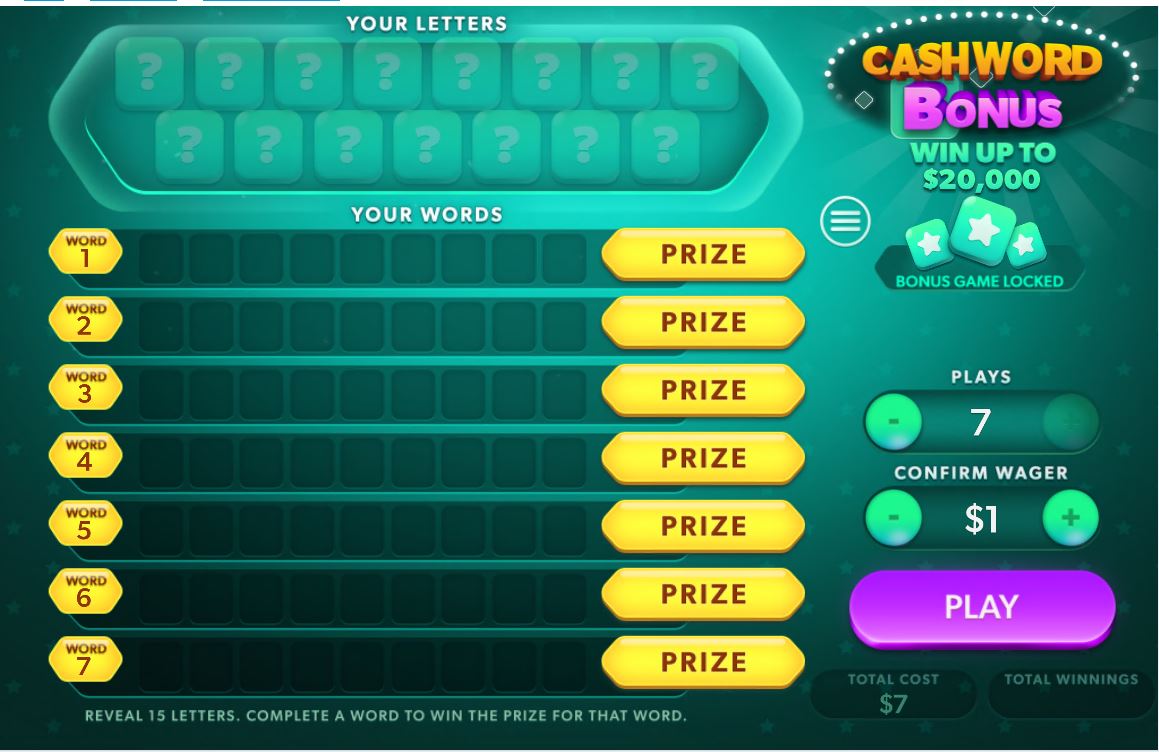Start the game with the PLAY button
This screenshot has height=752, width=1159.
click(x=981, y=607)
